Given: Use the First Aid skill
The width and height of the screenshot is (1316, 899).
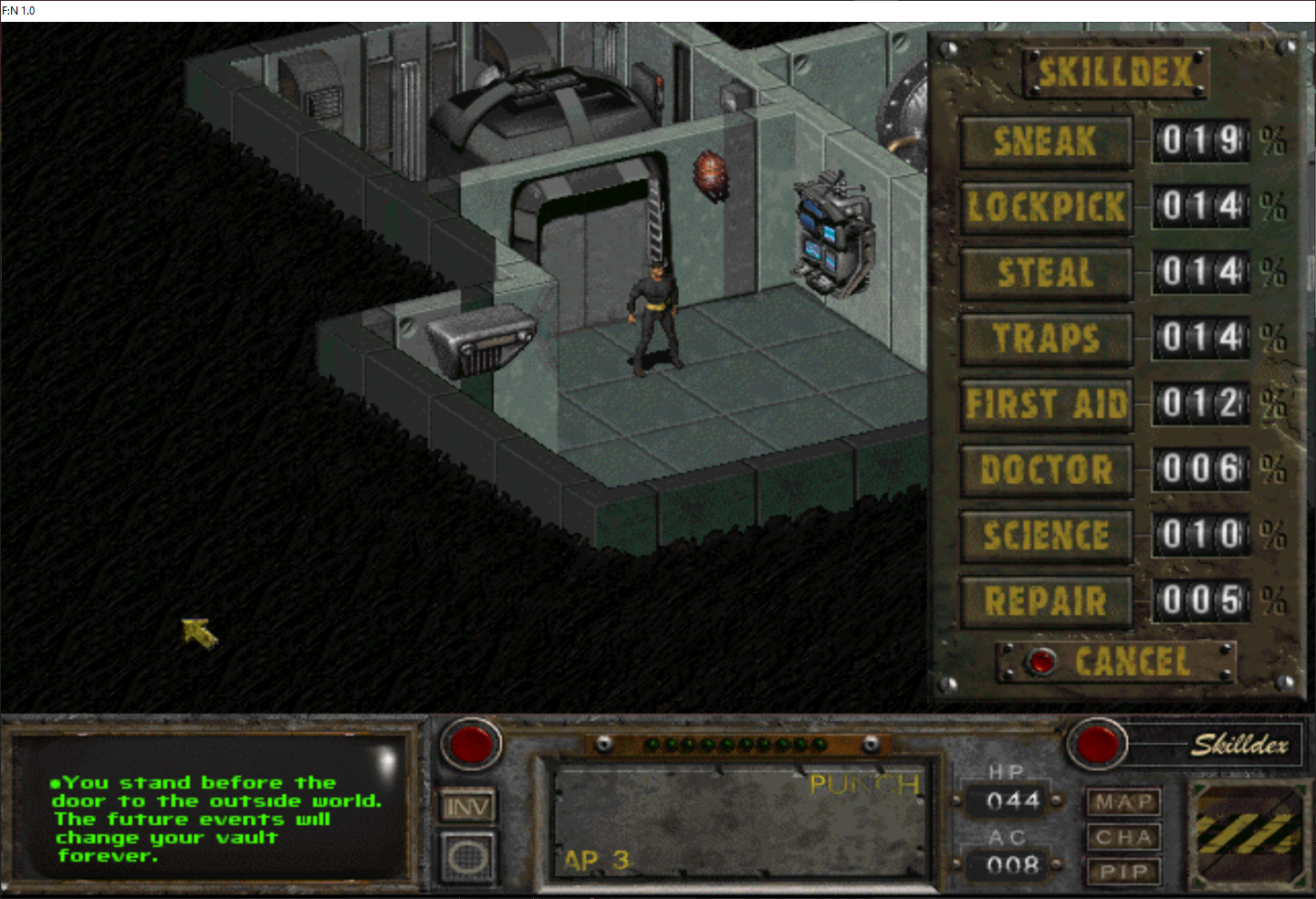Looking at the screenshot, I should 1046,404.
